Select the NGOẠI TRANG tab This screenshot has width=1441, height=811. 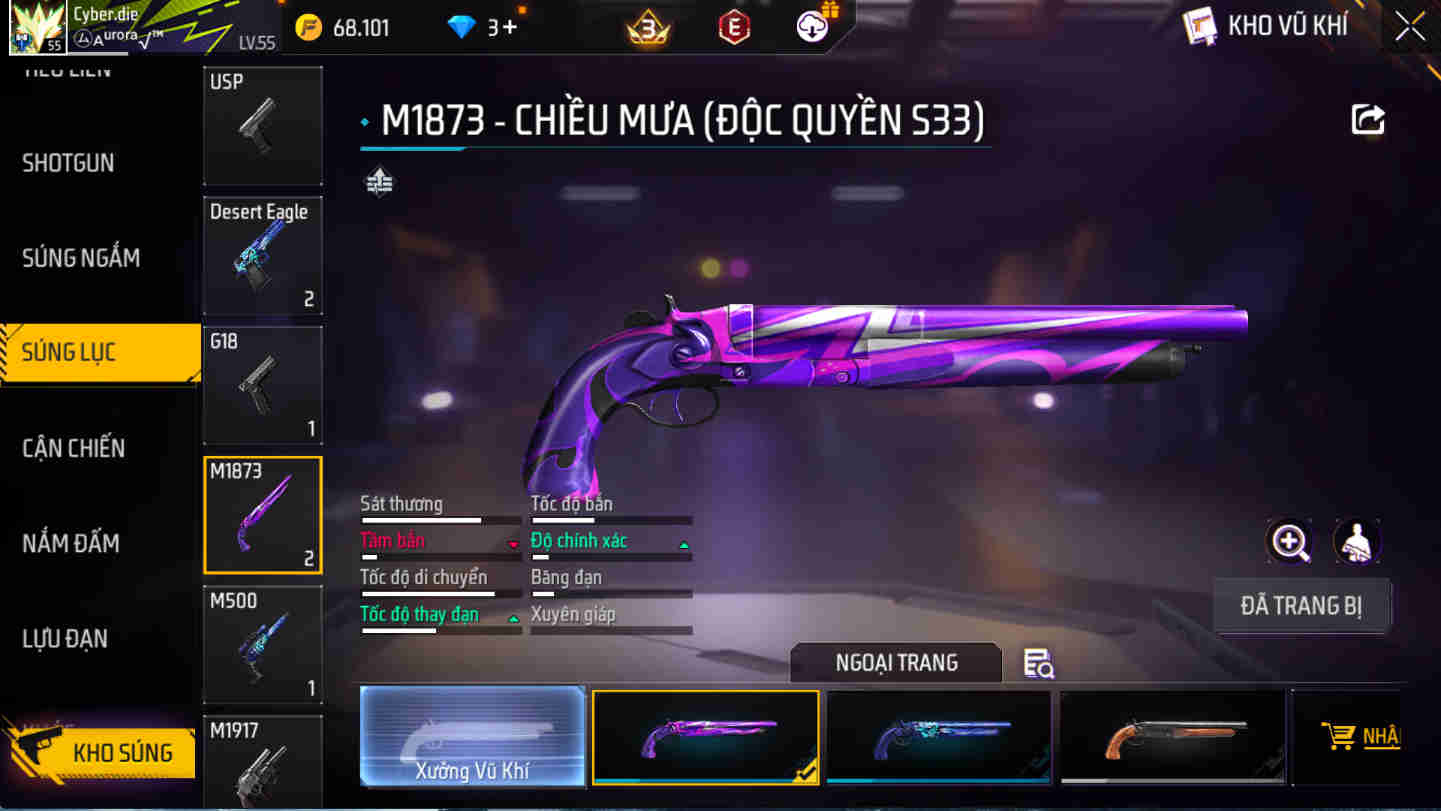[895, 663]
